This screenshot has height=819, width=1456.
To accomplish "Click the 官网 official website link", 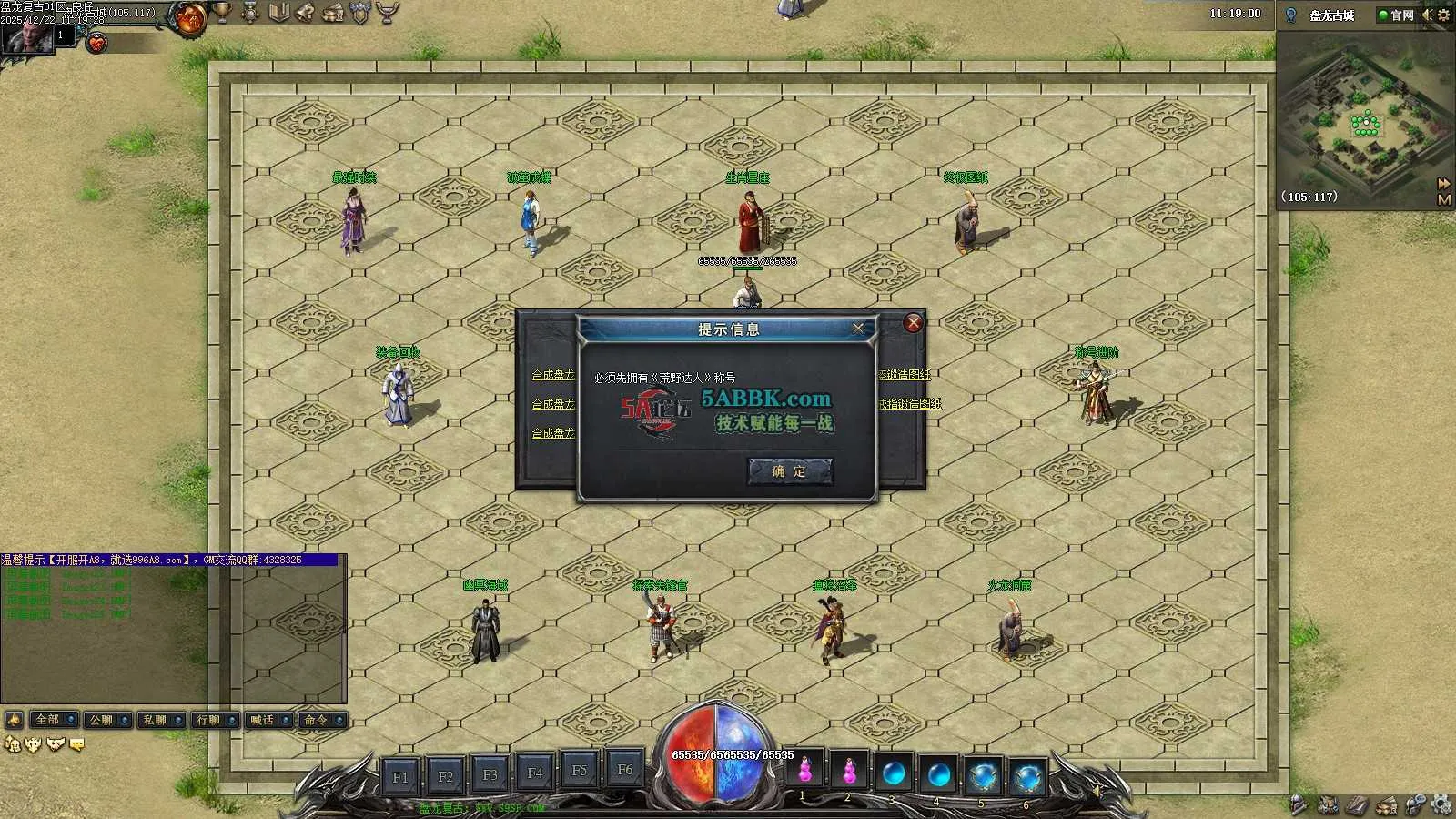I will click(1397, 15).
